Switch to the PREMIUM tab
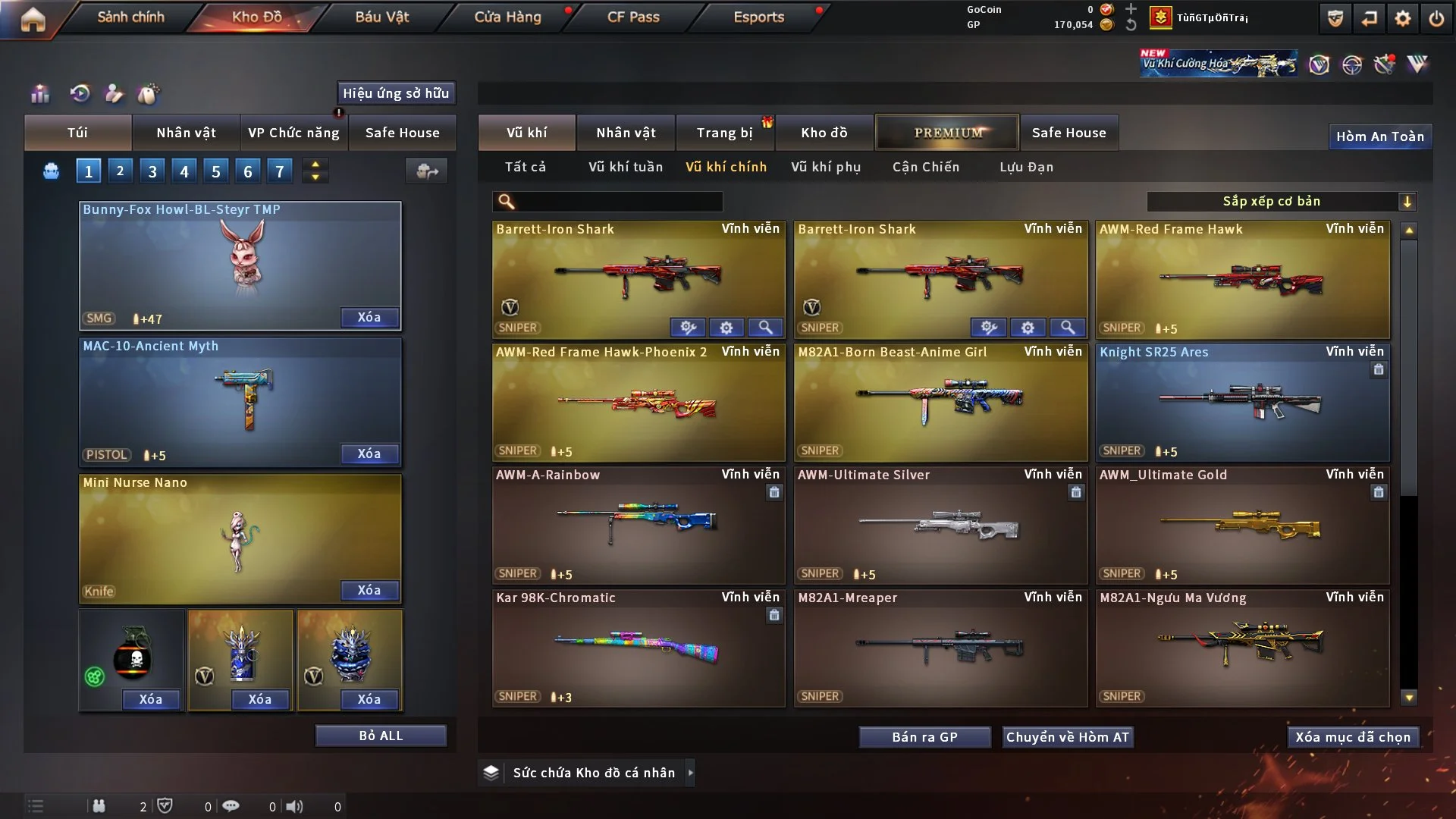 coord(948,133)
